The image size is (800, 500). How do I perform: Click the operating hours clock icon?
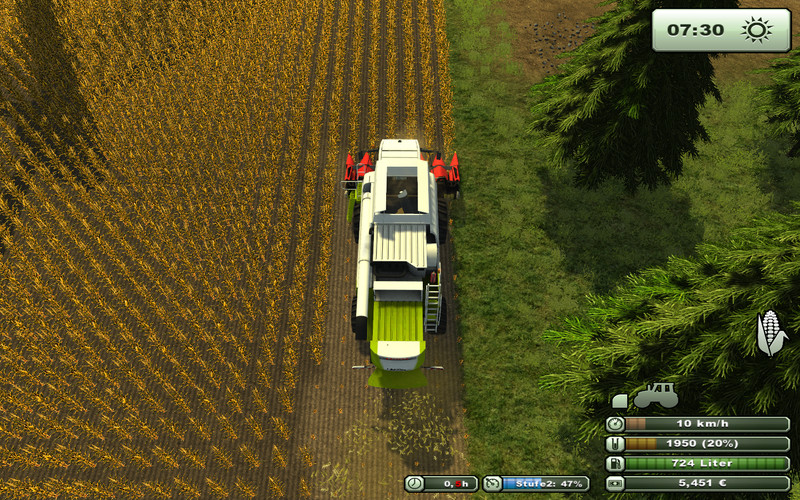point(414,483)
